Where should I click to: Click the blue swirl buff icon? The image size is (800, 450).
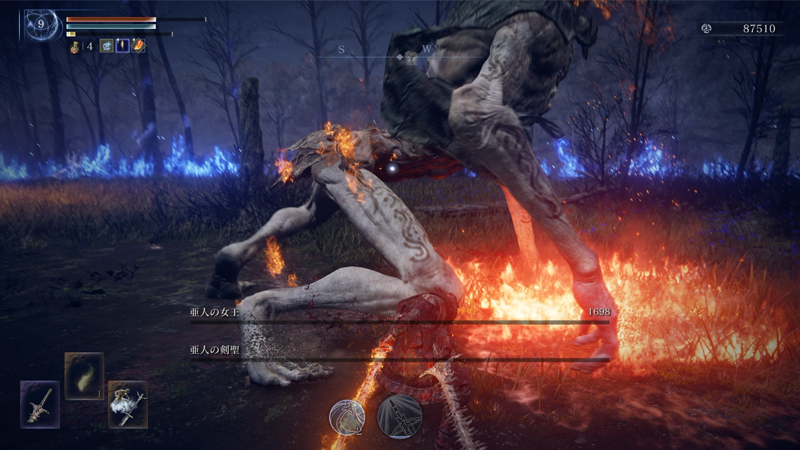click(x=106, y=46)
